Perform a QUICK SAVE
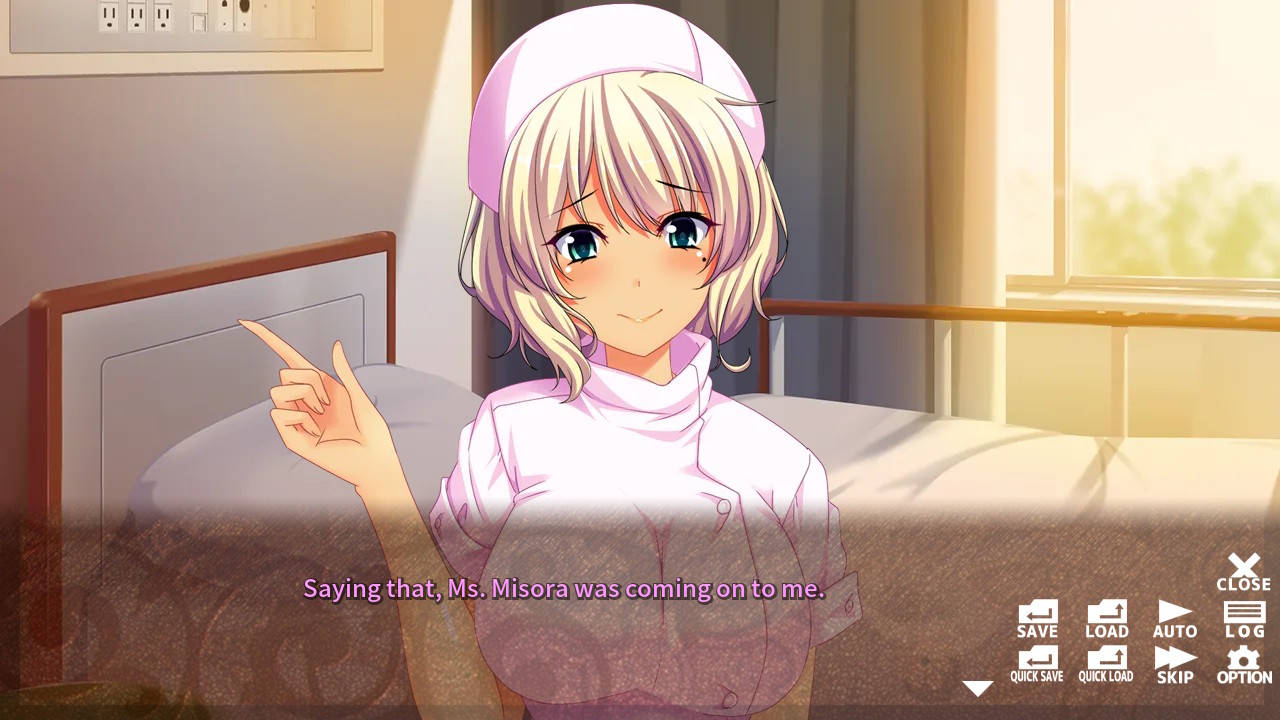Viewport: 1280px width, 720px height. tap(1036, 662)
